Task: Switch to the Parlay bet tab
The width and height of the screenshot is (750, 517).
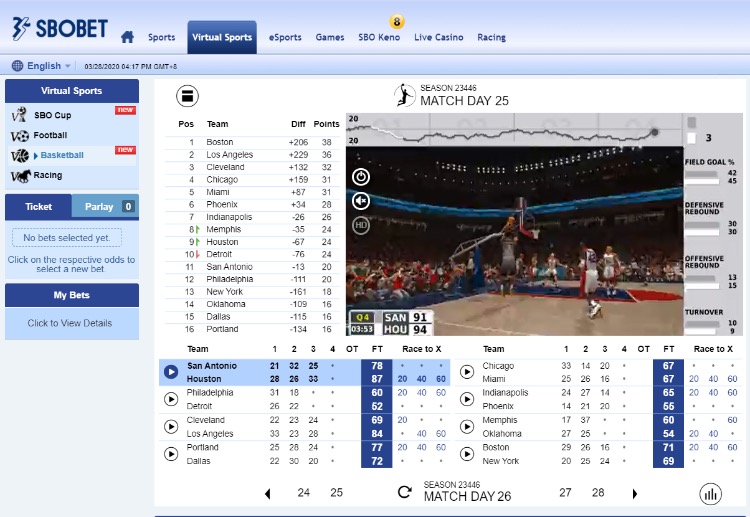Action: point(100,207)
